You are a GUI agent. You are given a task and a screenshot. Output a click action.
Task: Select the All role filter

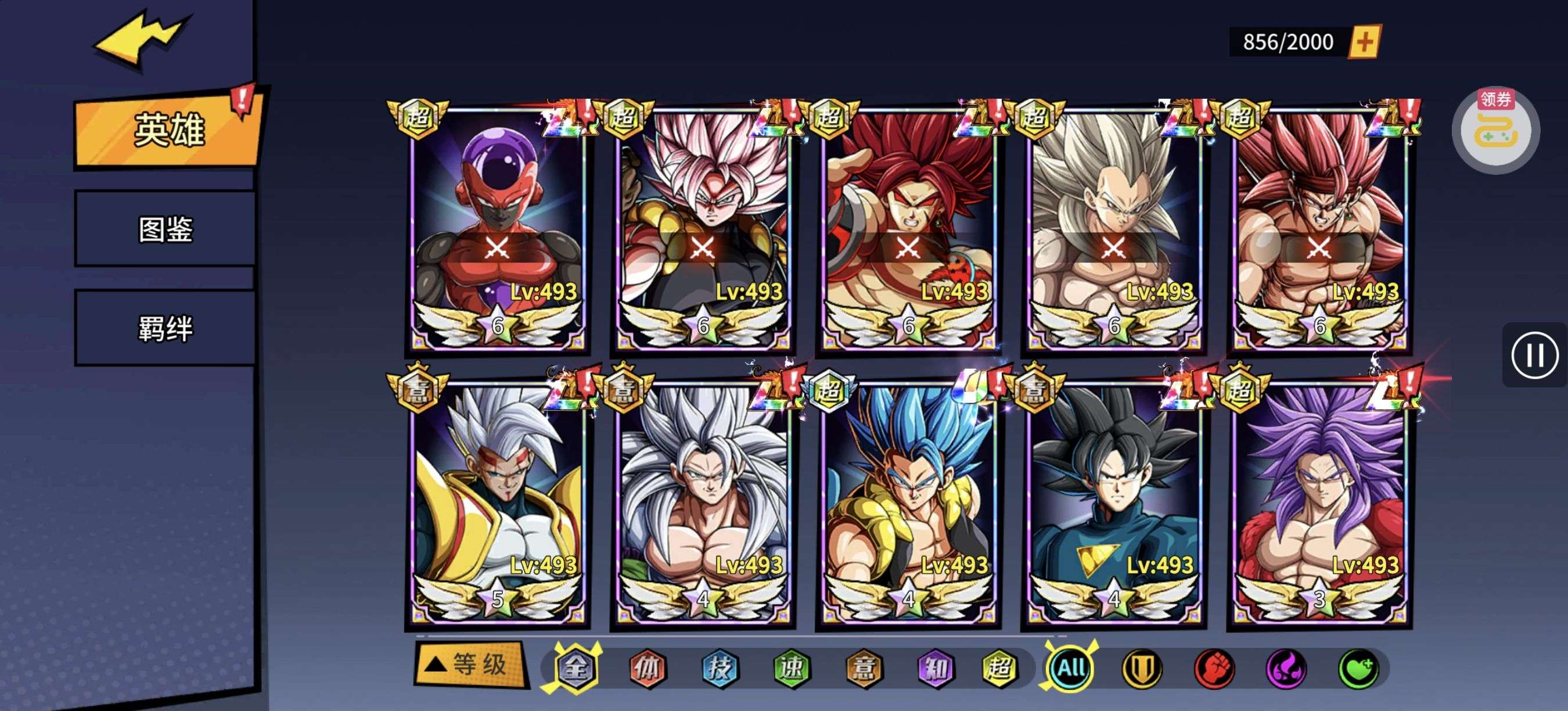point(1071,669)
